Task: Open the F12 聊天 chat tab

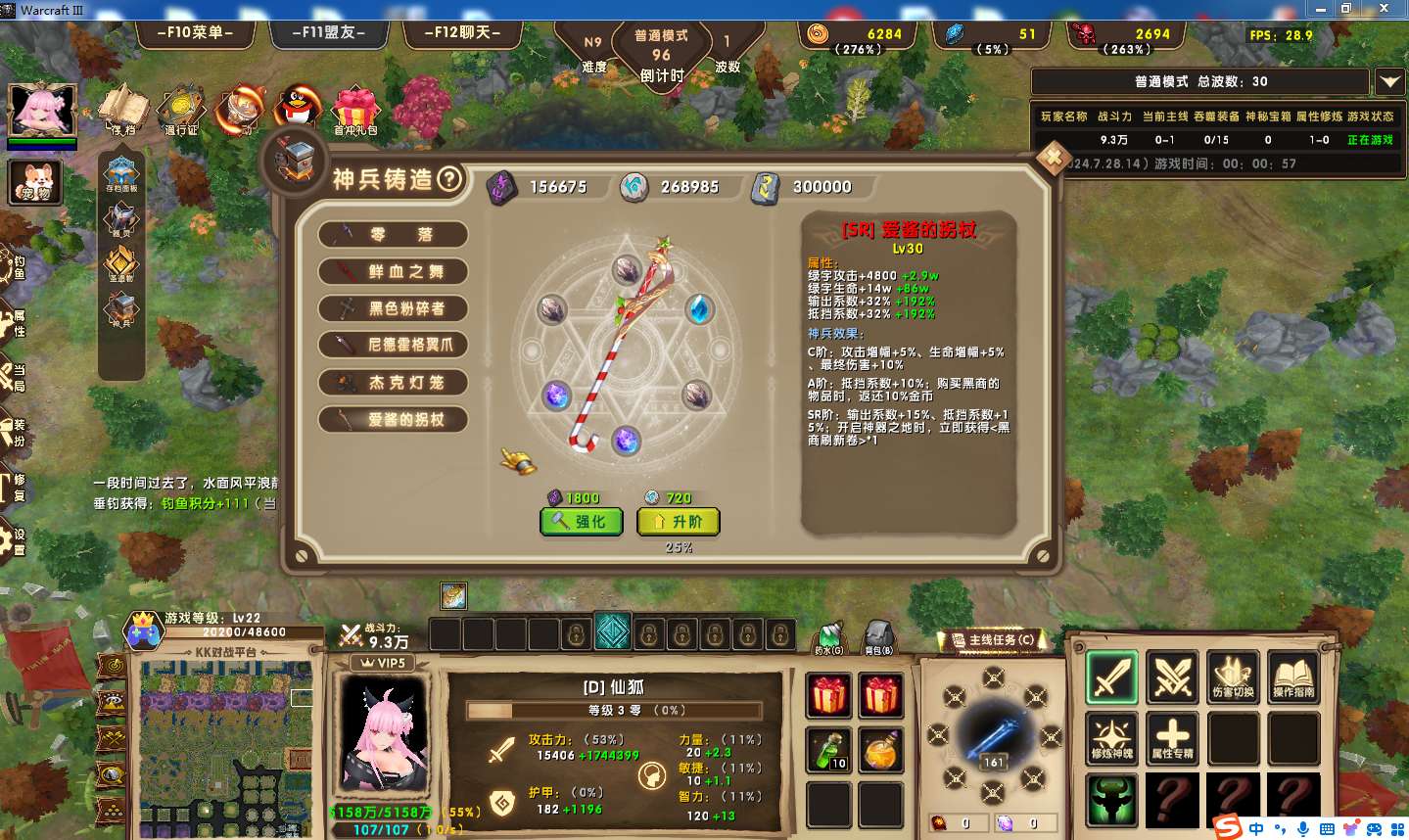Action: 462,32
